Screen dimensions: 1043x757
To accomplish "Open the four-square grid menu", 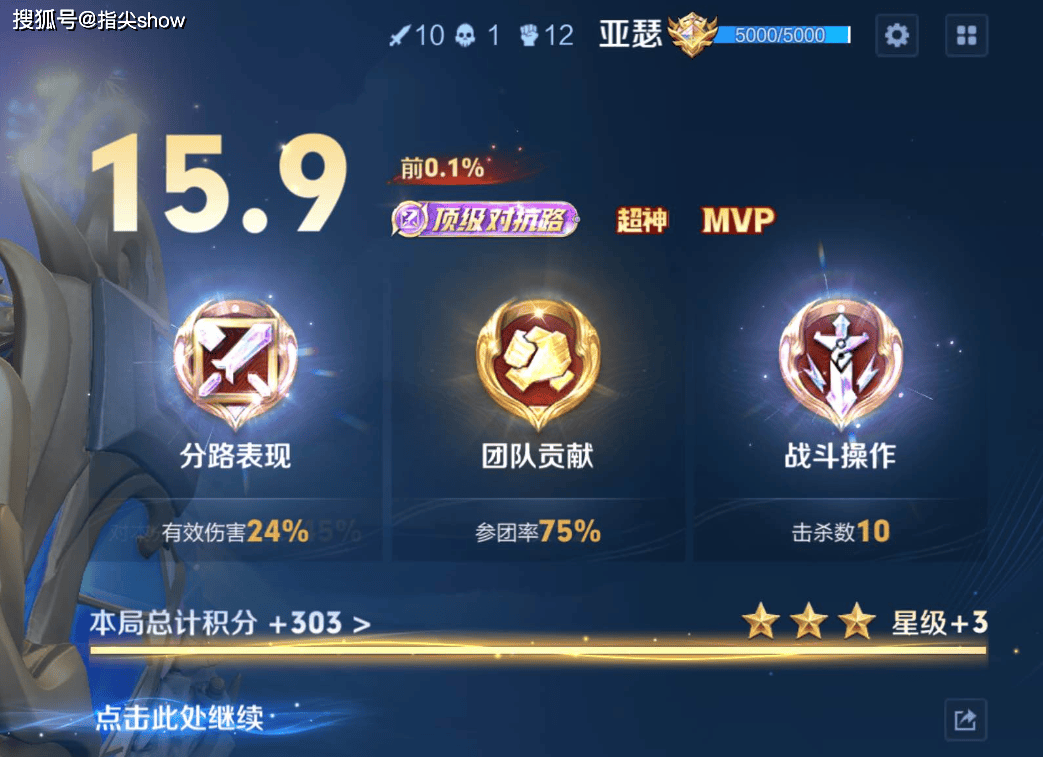I will (x=966, y=36).
